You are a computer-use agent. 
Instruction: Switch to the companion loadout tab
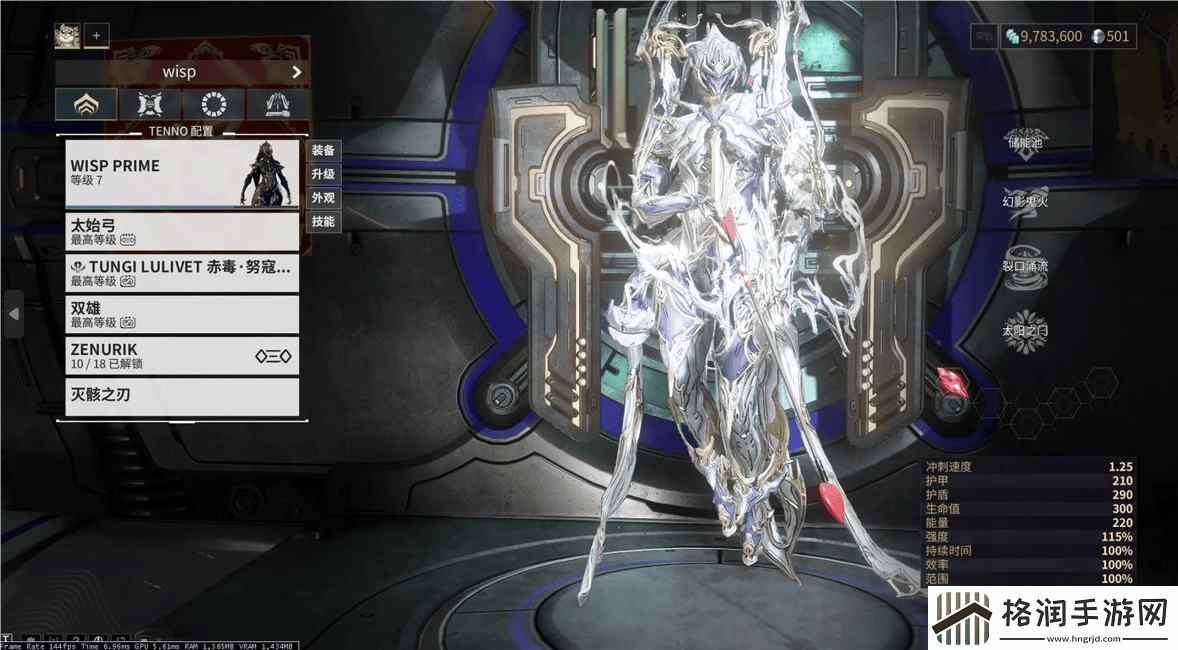coord(150,104)
